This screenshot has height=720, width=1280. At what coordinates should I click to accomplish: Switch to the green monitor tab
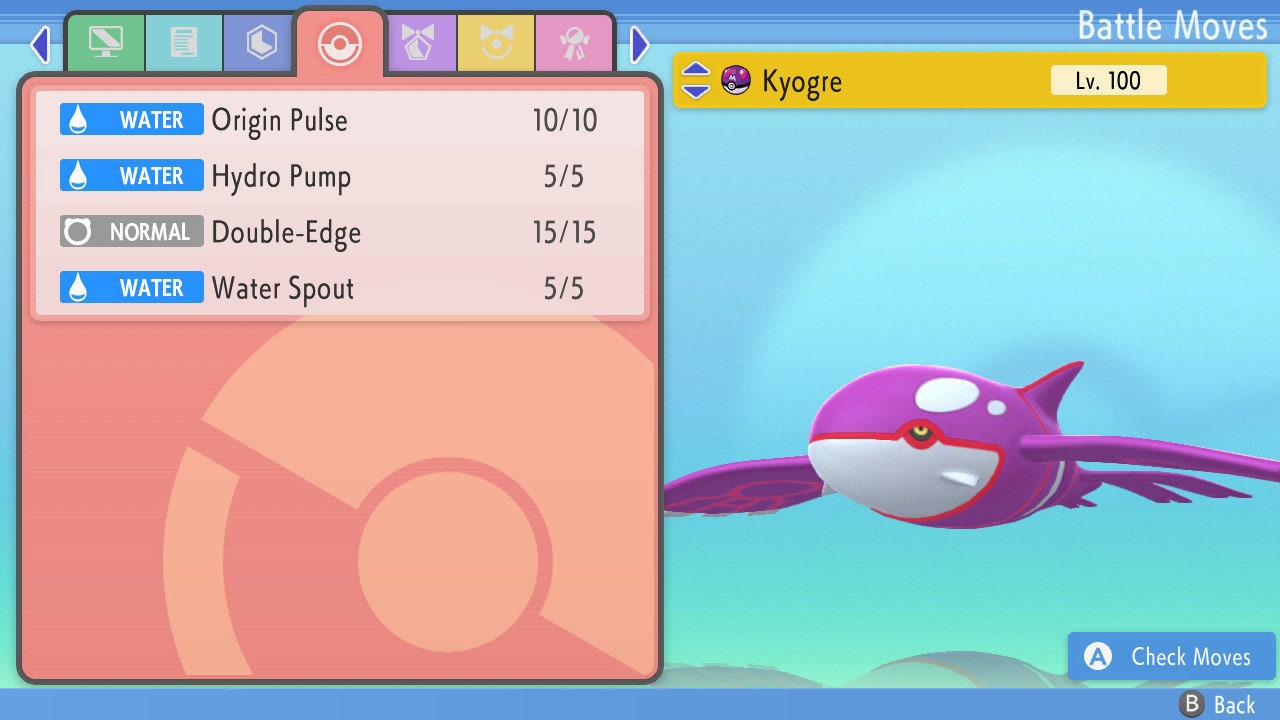tap(105, 43)
